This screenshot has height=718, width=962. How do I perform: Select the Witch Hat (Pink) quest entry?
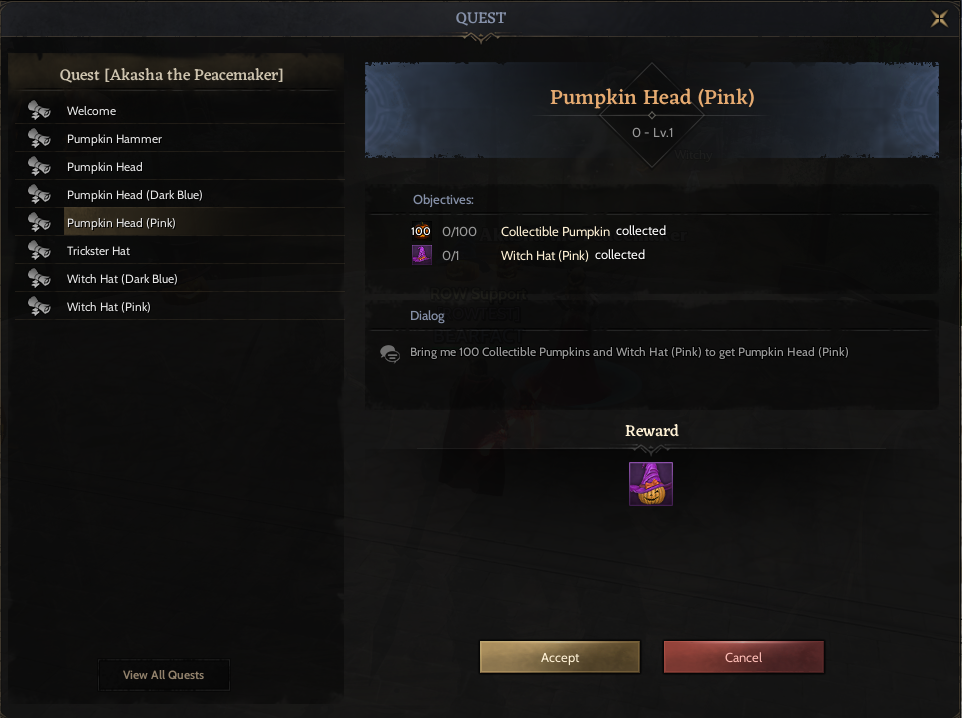(x=109, y=307)
